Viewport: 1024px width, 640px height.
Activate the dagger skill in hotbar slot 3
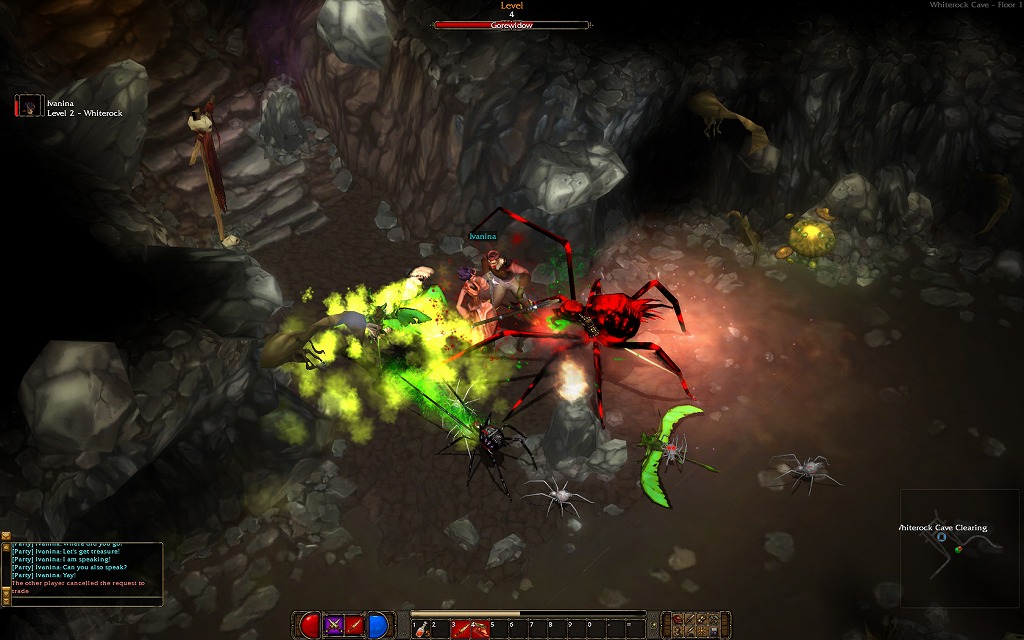click(458, 628)
